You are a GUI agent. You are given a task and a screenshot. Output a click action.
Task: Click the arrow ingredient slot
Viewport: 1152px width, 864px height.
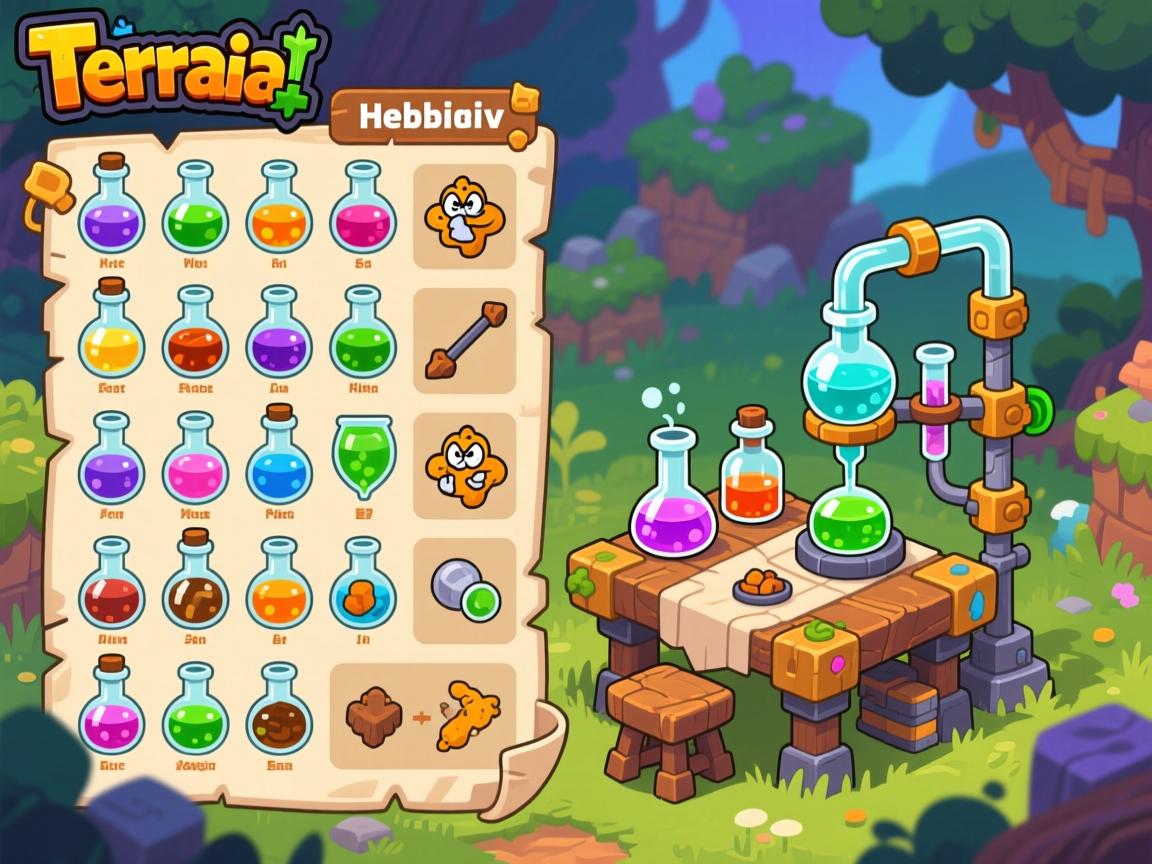[x=464, y=341]
